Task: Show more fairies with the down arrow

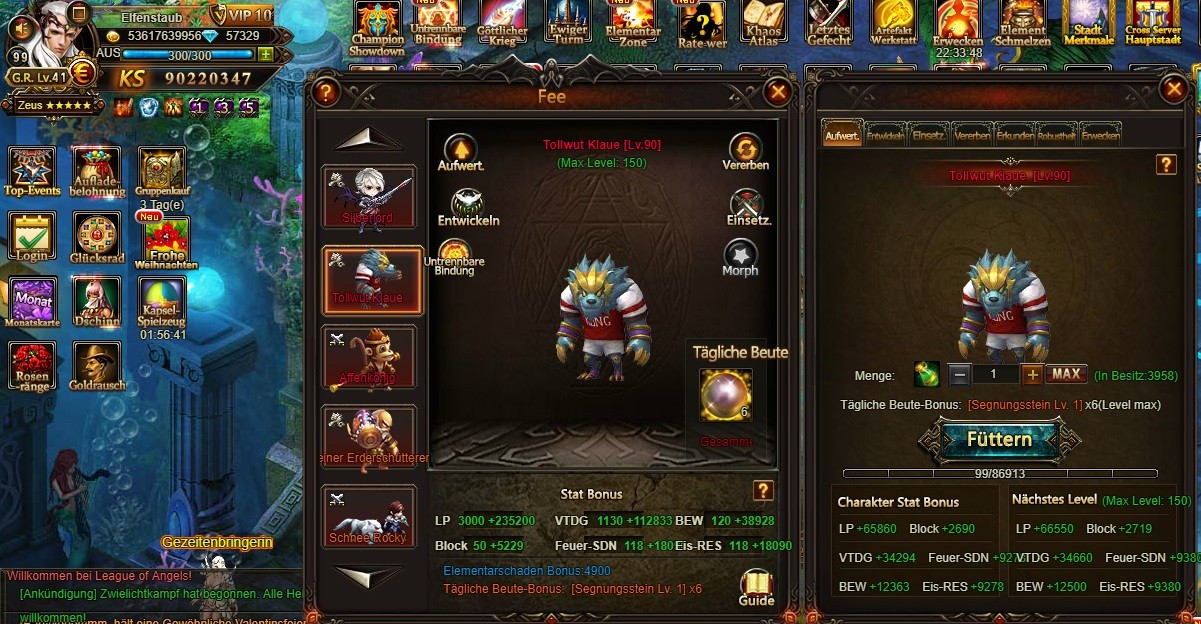Action: coord(368,577)
